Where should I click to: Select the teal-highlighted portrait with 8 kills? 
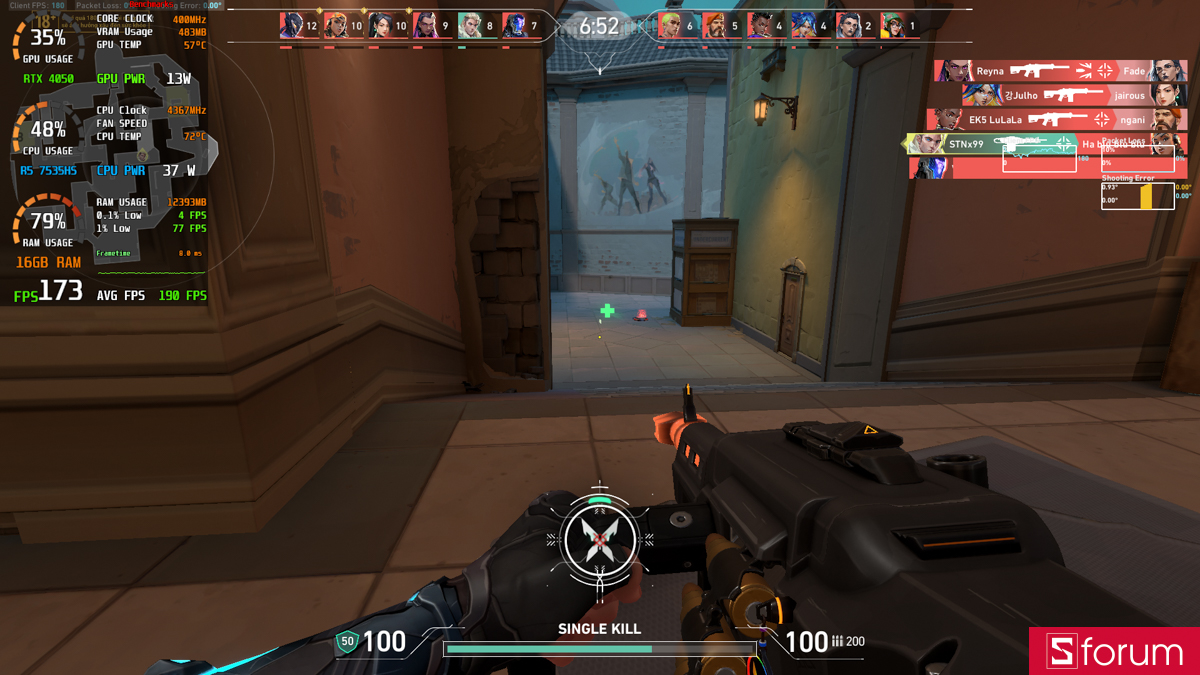[470, 26]
